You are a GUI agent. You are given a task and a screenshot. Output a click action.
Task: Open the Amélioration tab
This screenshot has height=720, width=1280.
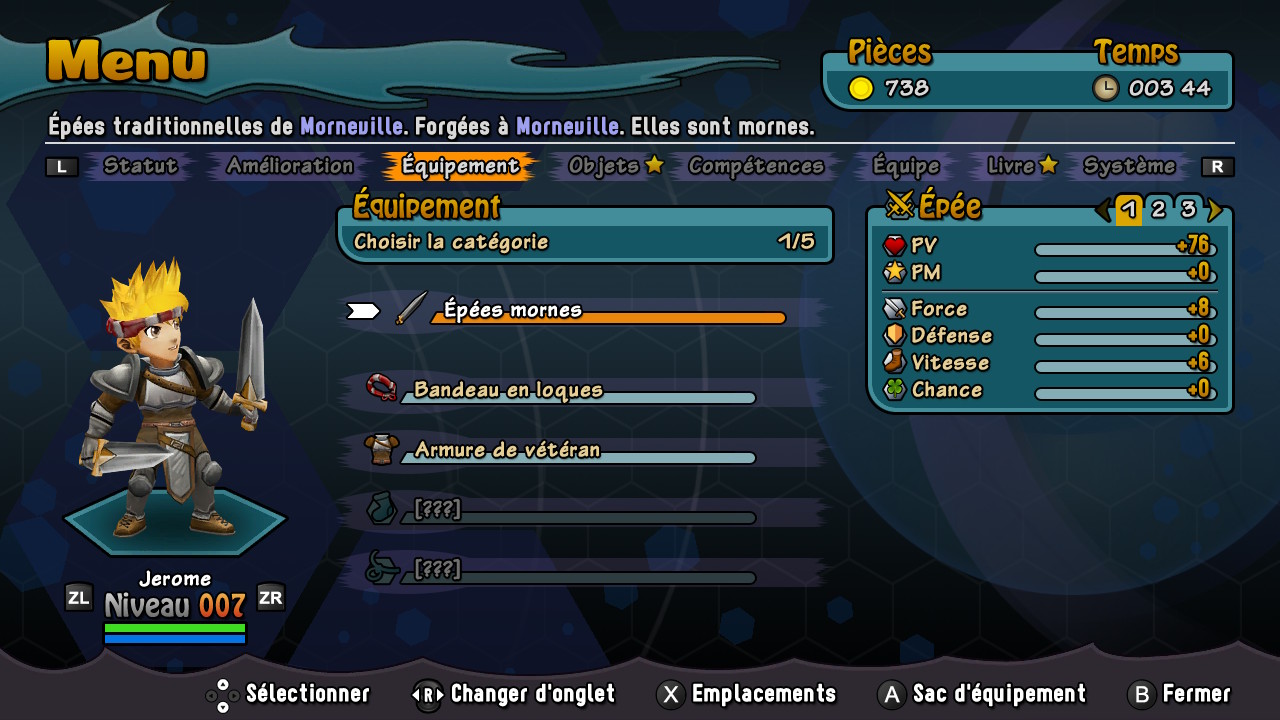[290, 166]
